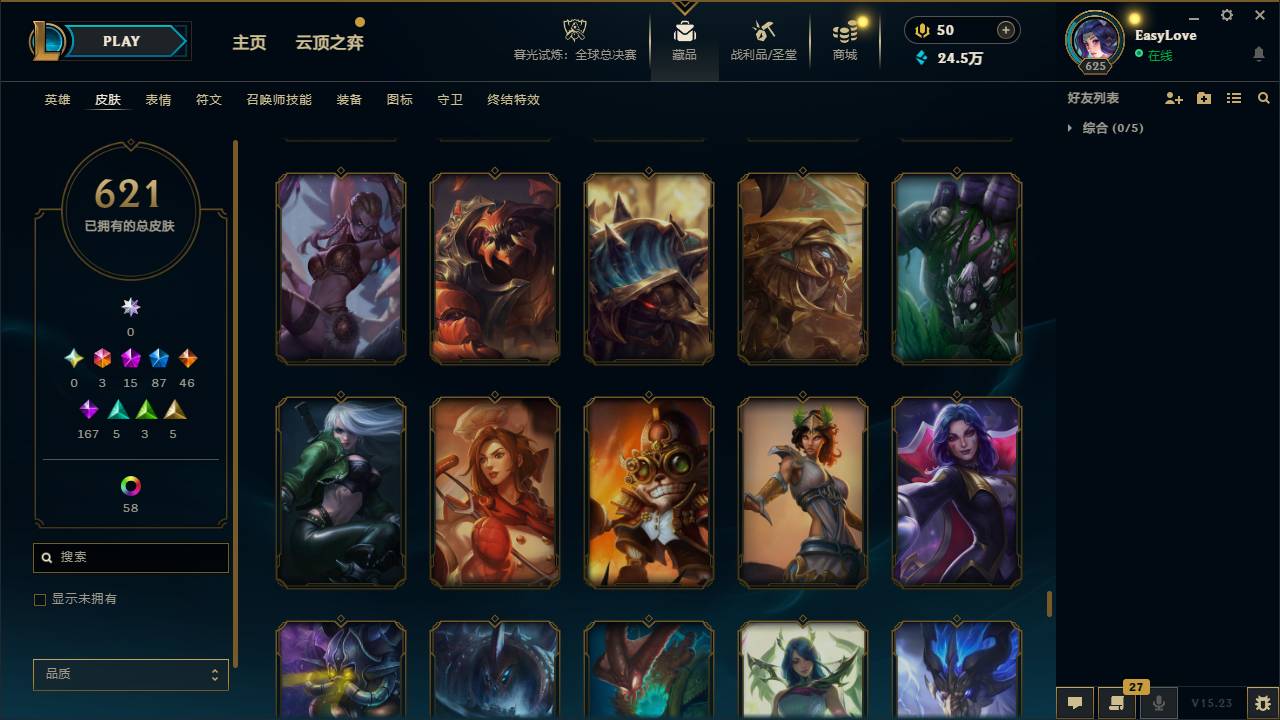The height and width of the screenshot is (720, 1280).
Task: Enable the 显示未拥有 checkbox
Action: [40, 599]
